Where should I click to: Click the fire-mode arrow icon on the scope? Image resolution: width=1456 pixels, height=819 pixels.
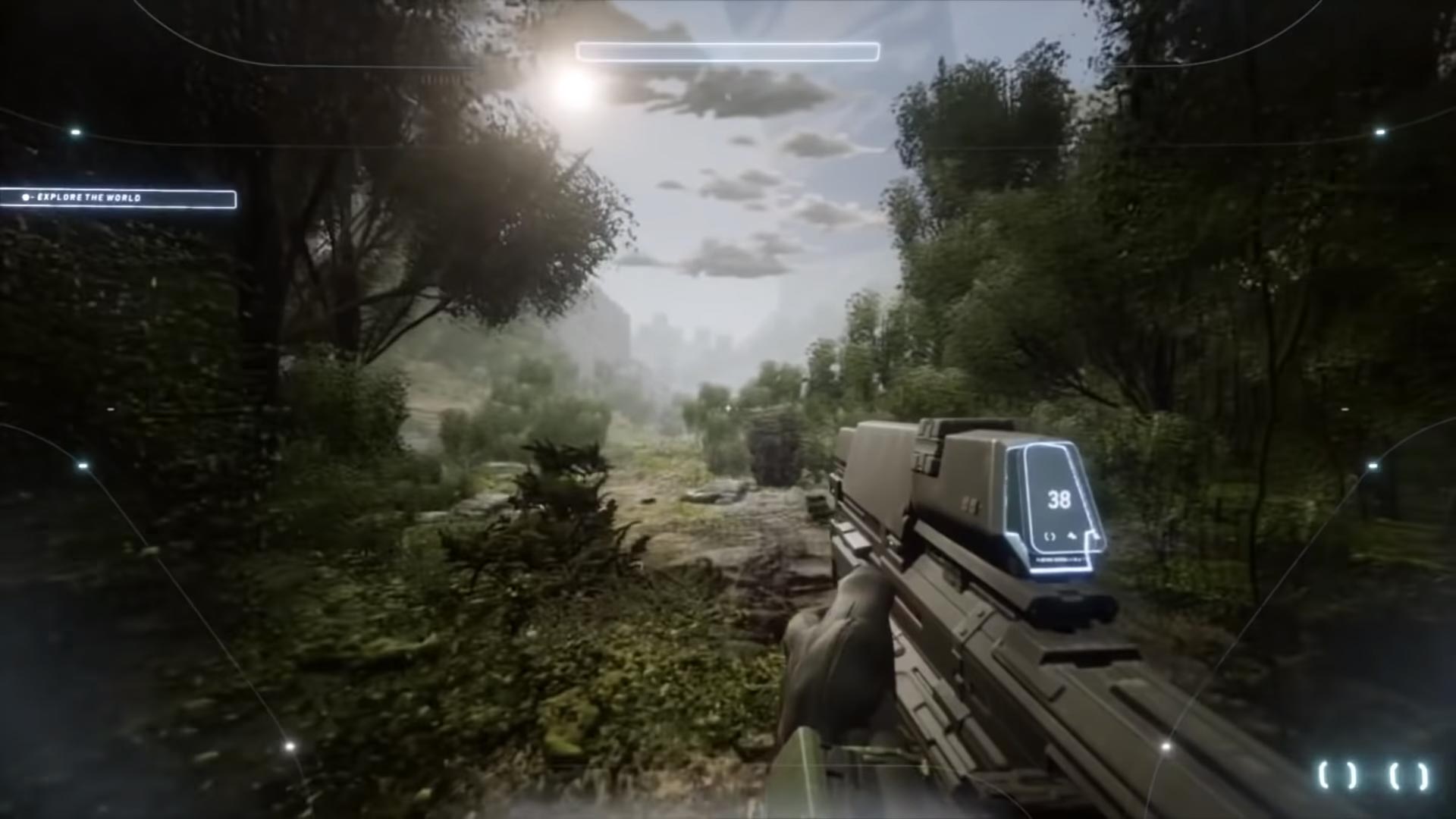(1073, 536)
